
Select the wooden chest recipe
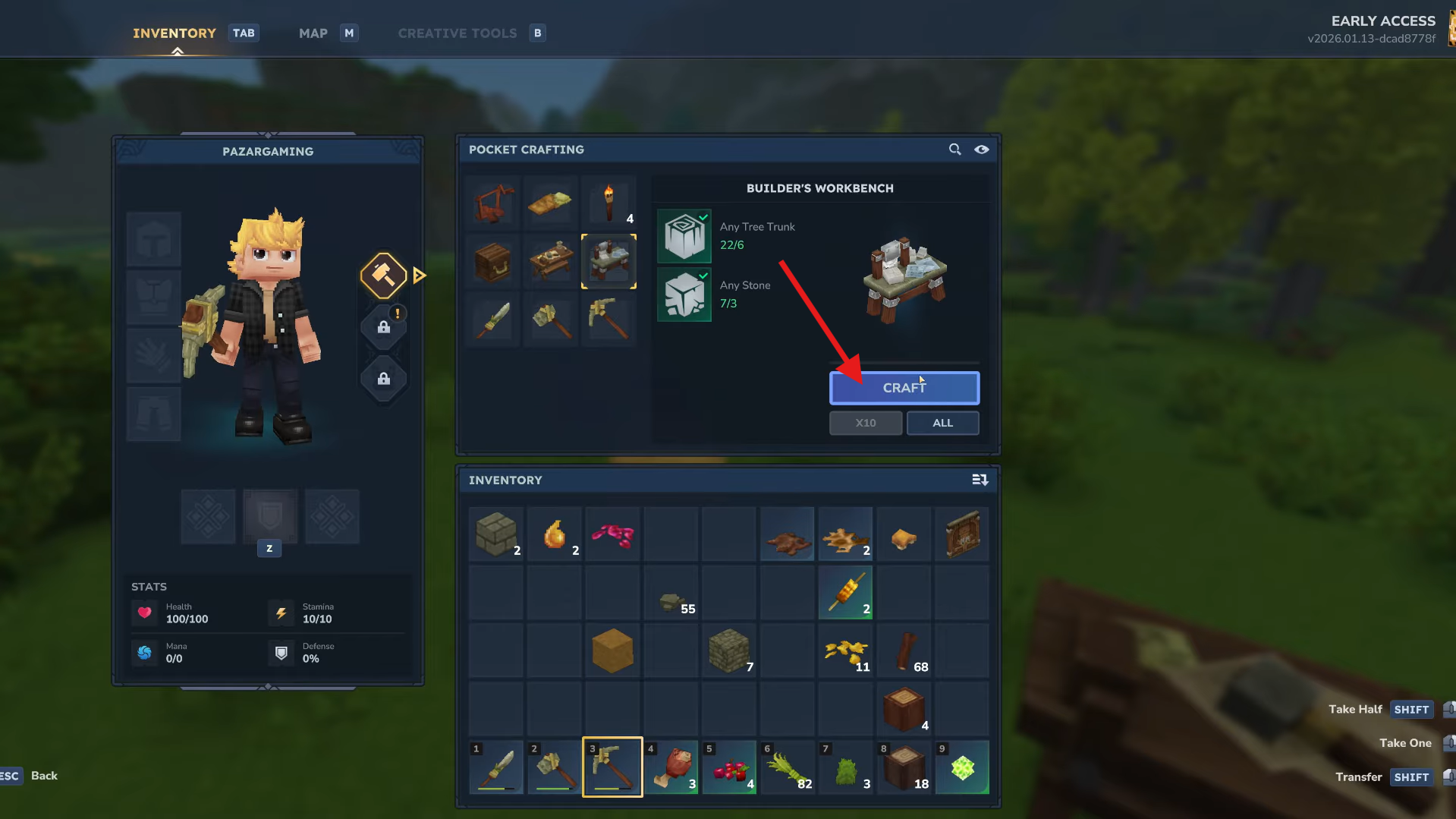click(x=492, y=261)
